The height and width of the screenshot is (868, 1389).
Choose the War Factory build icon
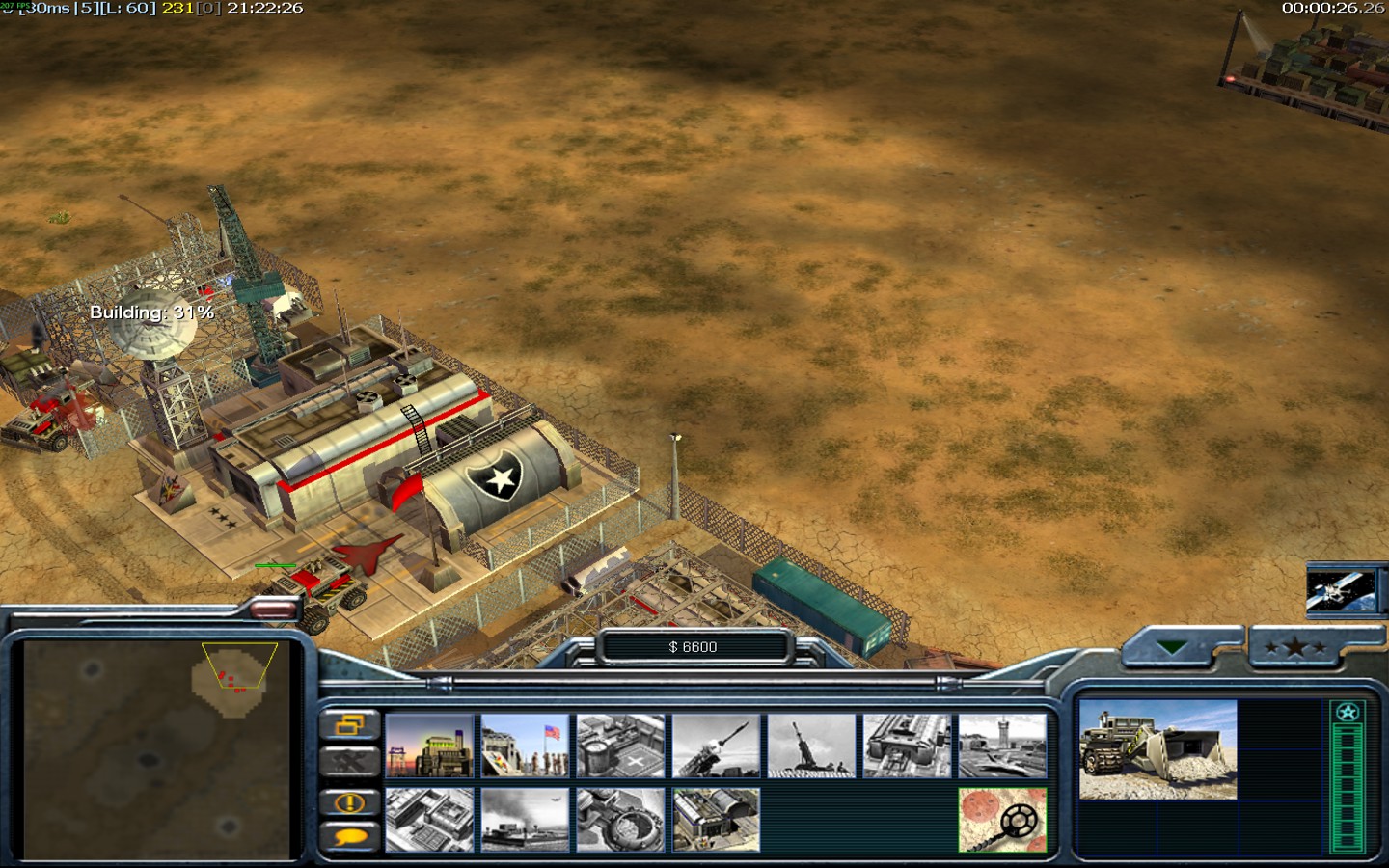tap(907, 746)
